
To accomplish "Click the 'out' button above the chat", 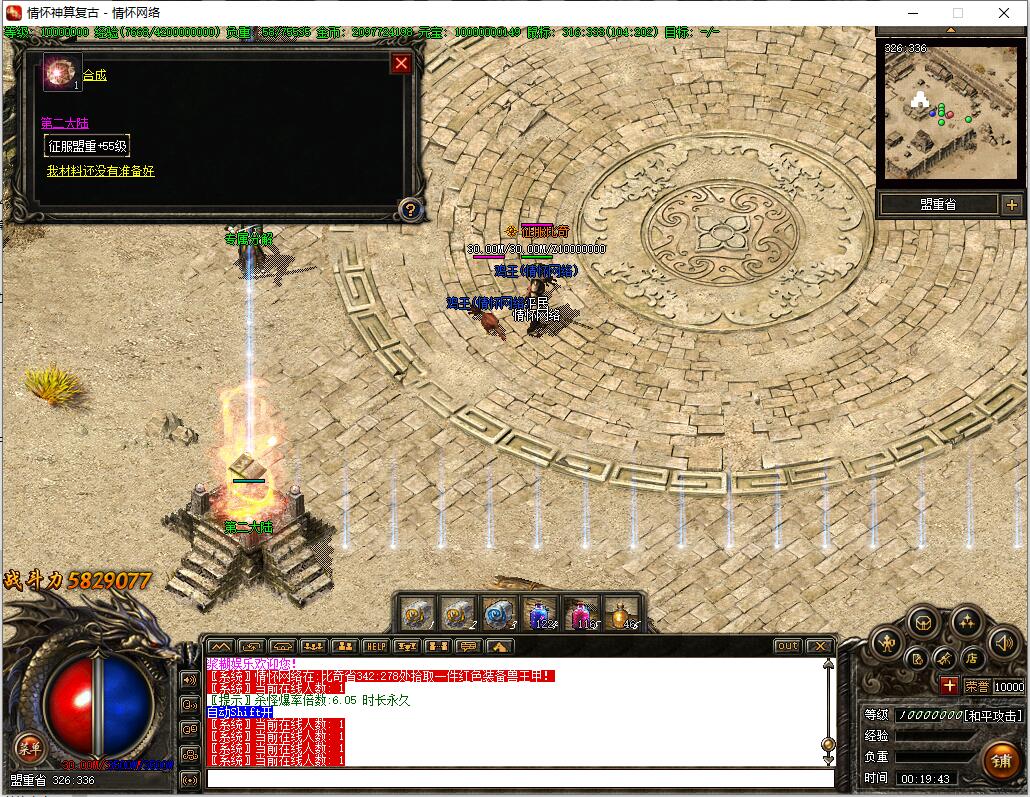I will 788,646.
